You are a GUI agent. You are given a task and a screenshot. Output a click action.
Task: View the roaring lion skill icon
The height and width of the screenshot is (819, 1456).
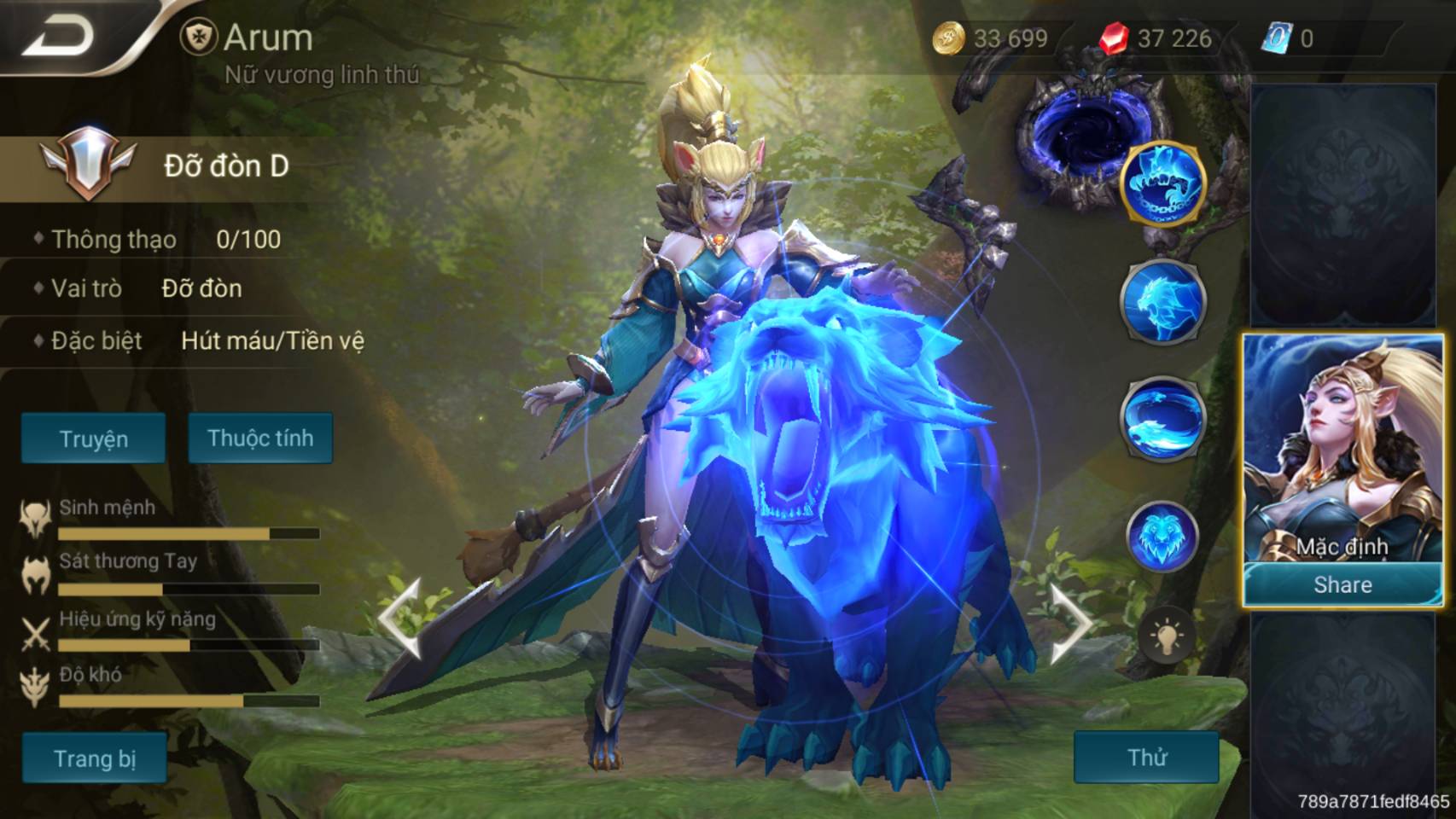coord(1162,300)
